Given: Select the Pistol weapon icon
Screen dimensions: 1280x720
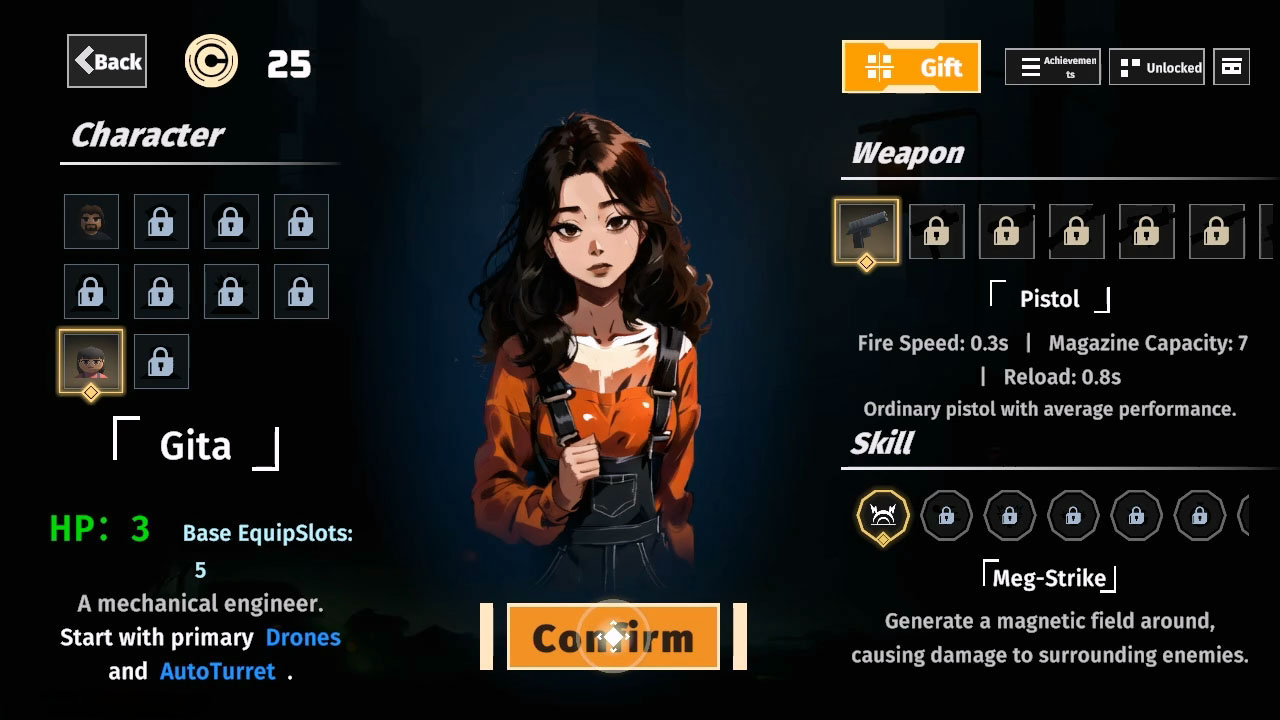Looking at the screenshot, I should pos(866,230).
